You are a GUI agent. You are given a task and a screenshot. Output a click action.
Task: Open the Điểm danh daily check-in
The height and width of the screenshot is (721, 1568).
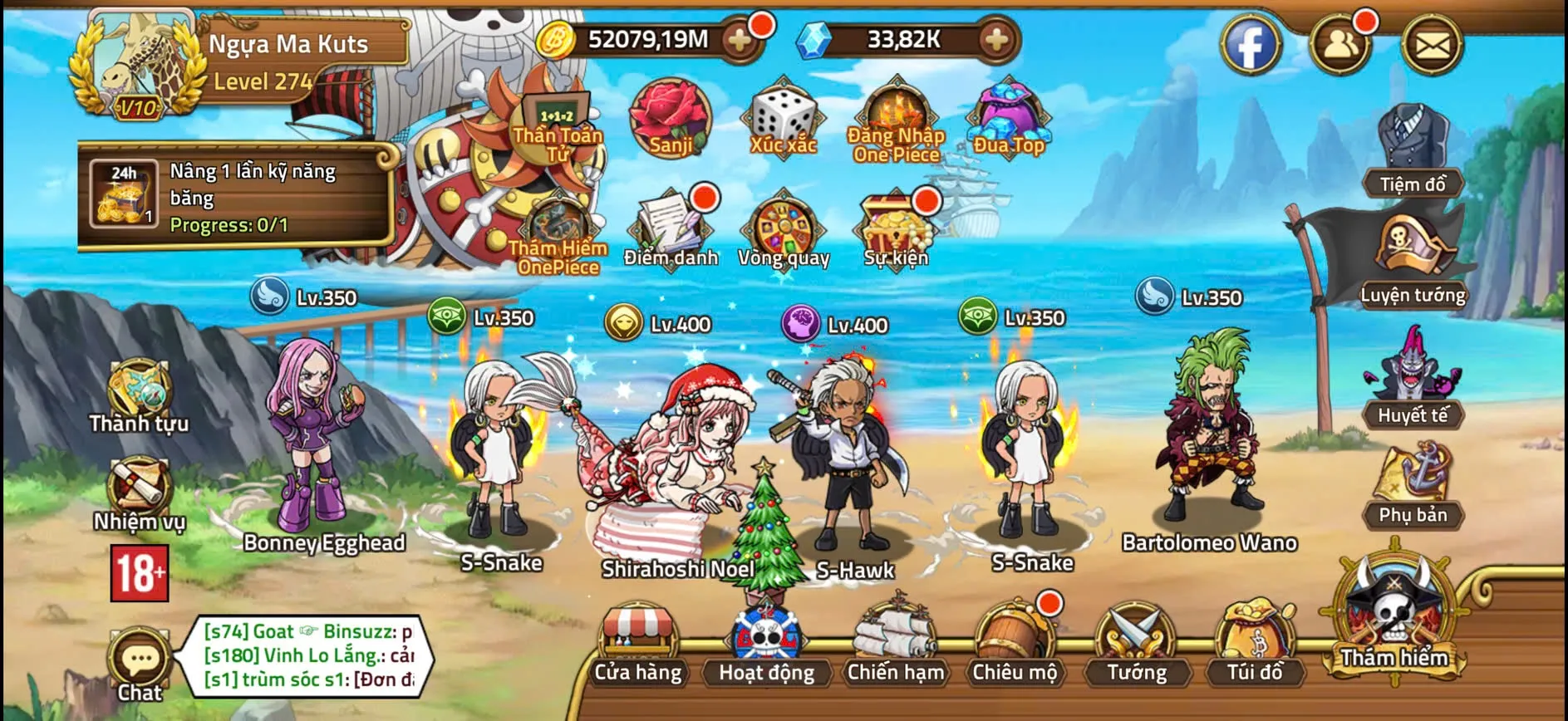click(671, 228)
